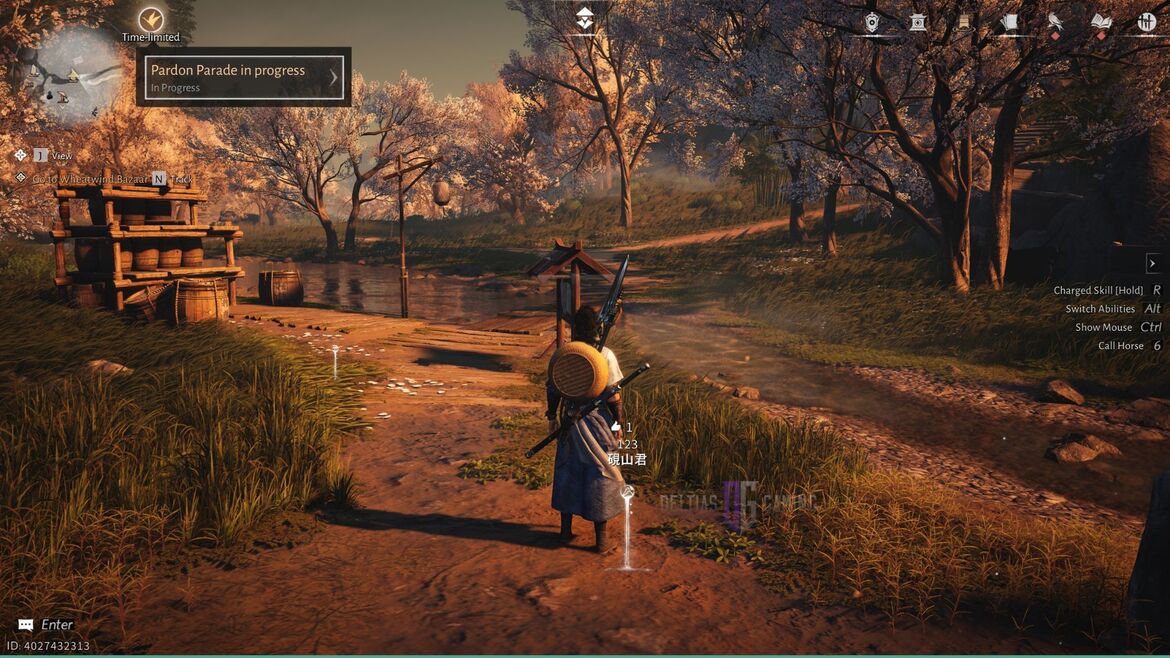This screenshot has height=658, width=1170.
Task: Click the diamond compass marker icon
Action: 585,17
